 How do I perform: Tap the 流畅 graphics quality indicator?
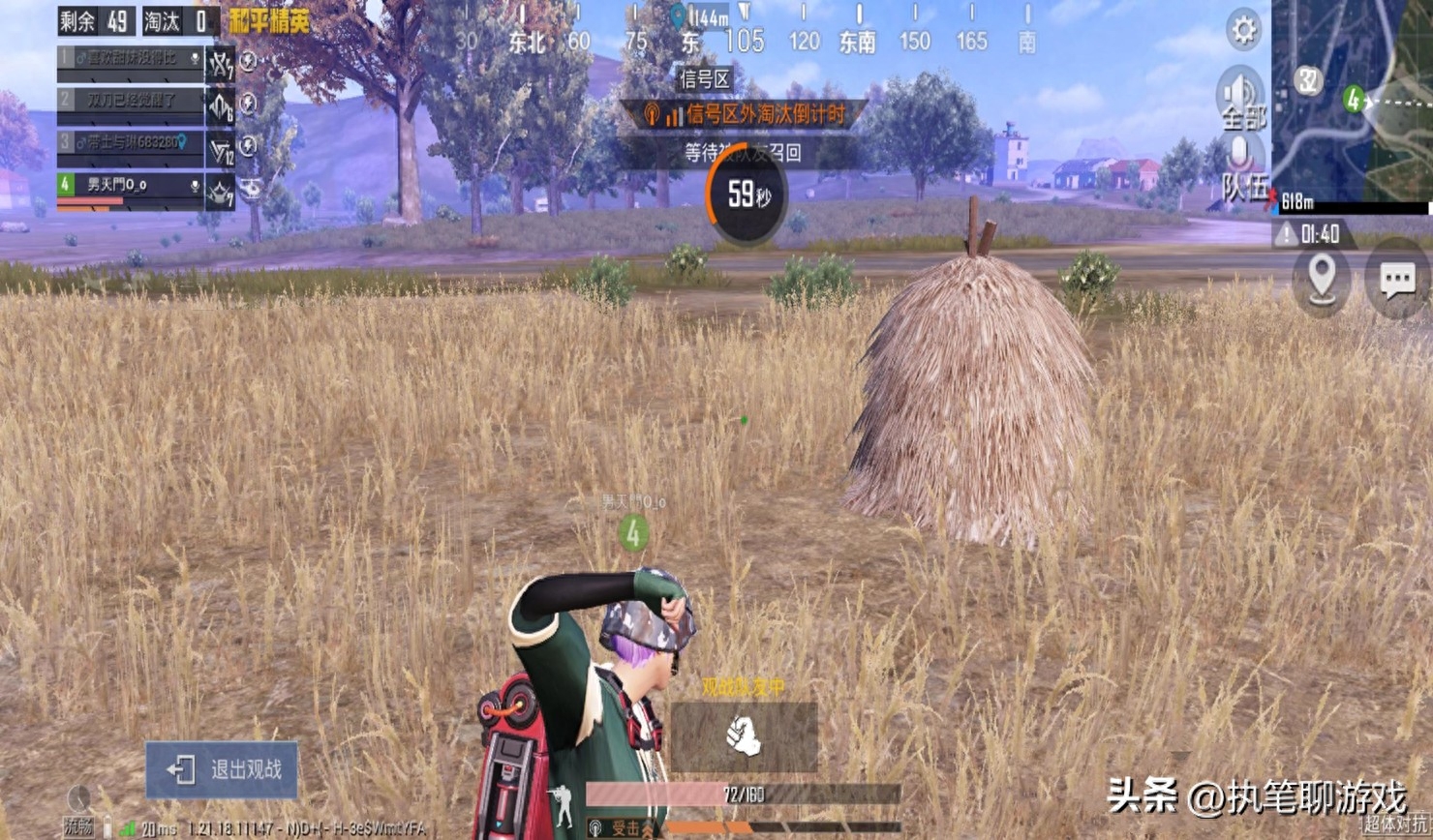pos(79,825)
